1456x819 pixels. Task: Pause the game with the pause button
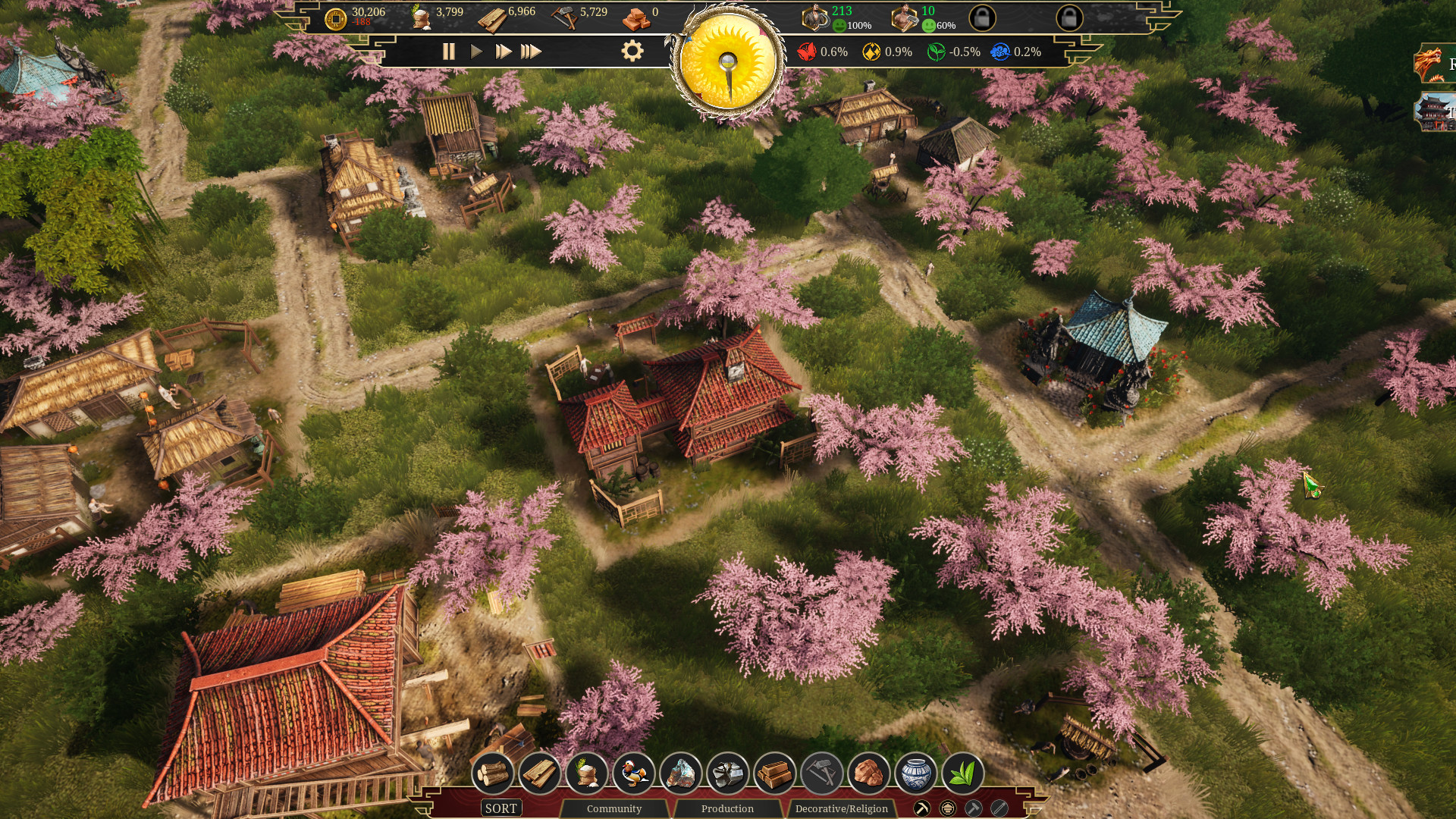(448, 52)
